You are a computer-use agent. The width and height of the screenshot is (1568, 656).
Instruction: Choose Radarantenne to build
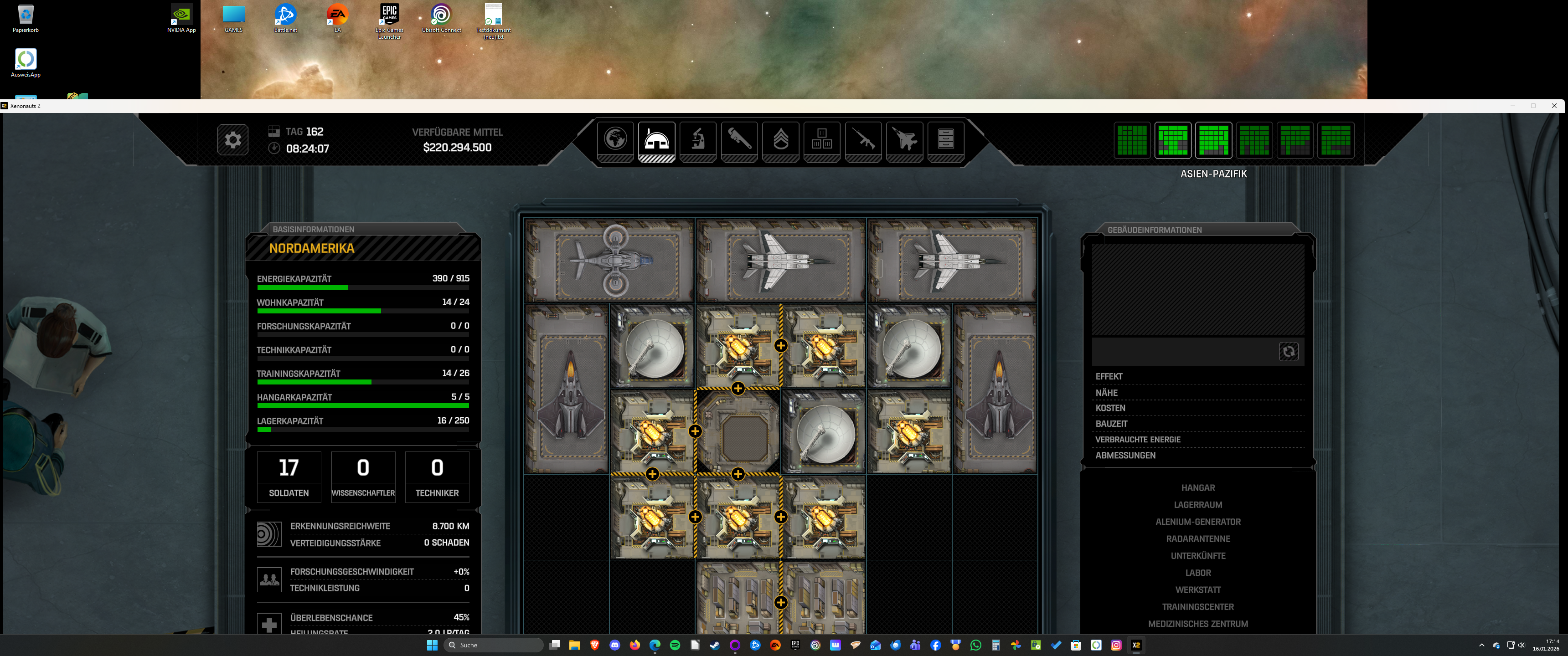click(x=1197, y=539)
